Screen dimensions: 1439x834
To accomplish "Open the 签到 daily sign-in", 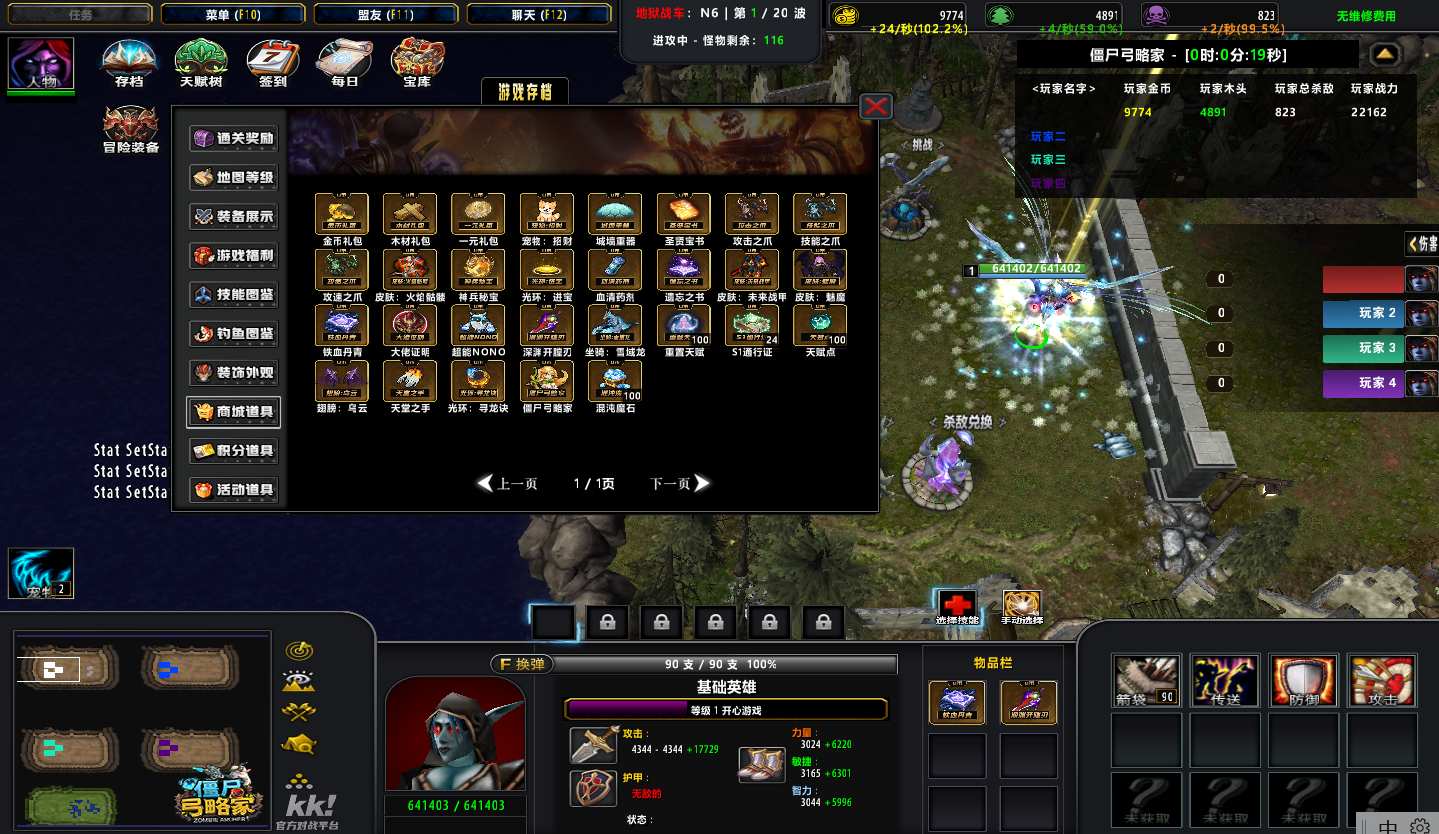I will (x=273, y=62).
